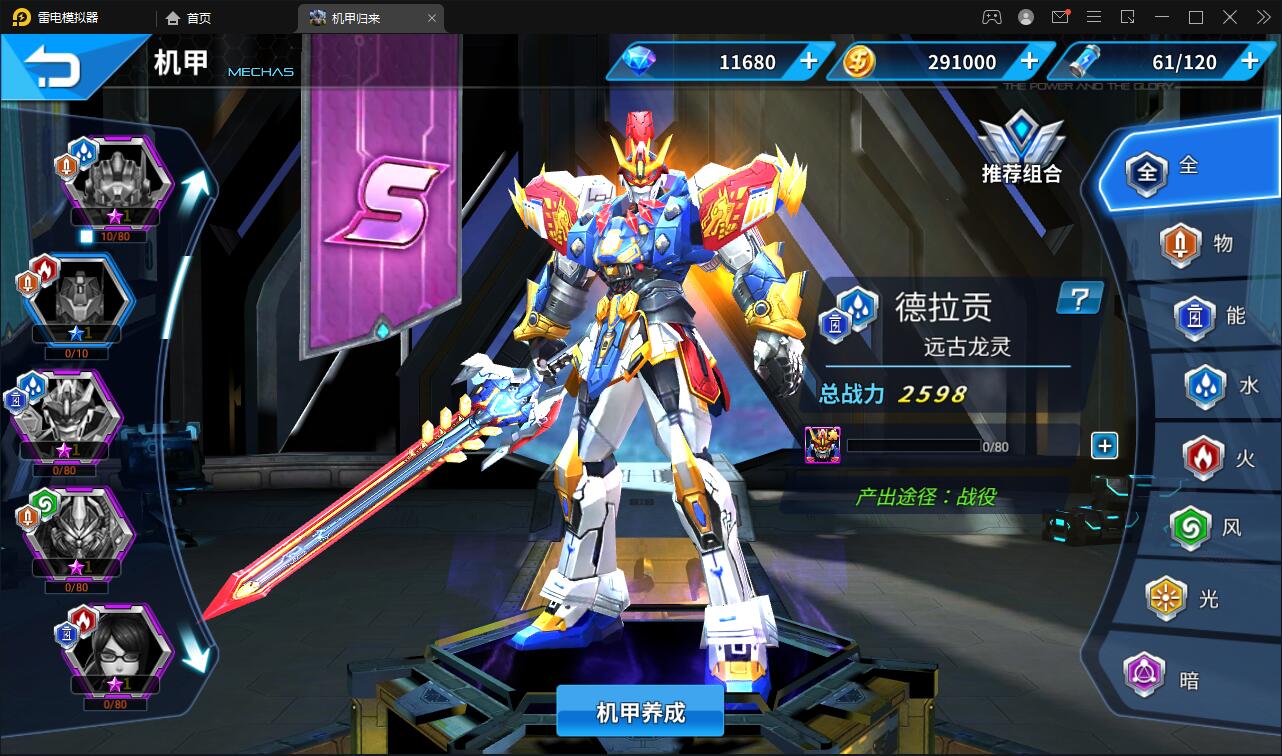Viewport: 1282px width, 756px height.
Task: Select the 物 physical element filter icon
Action: coord(1180,245)
